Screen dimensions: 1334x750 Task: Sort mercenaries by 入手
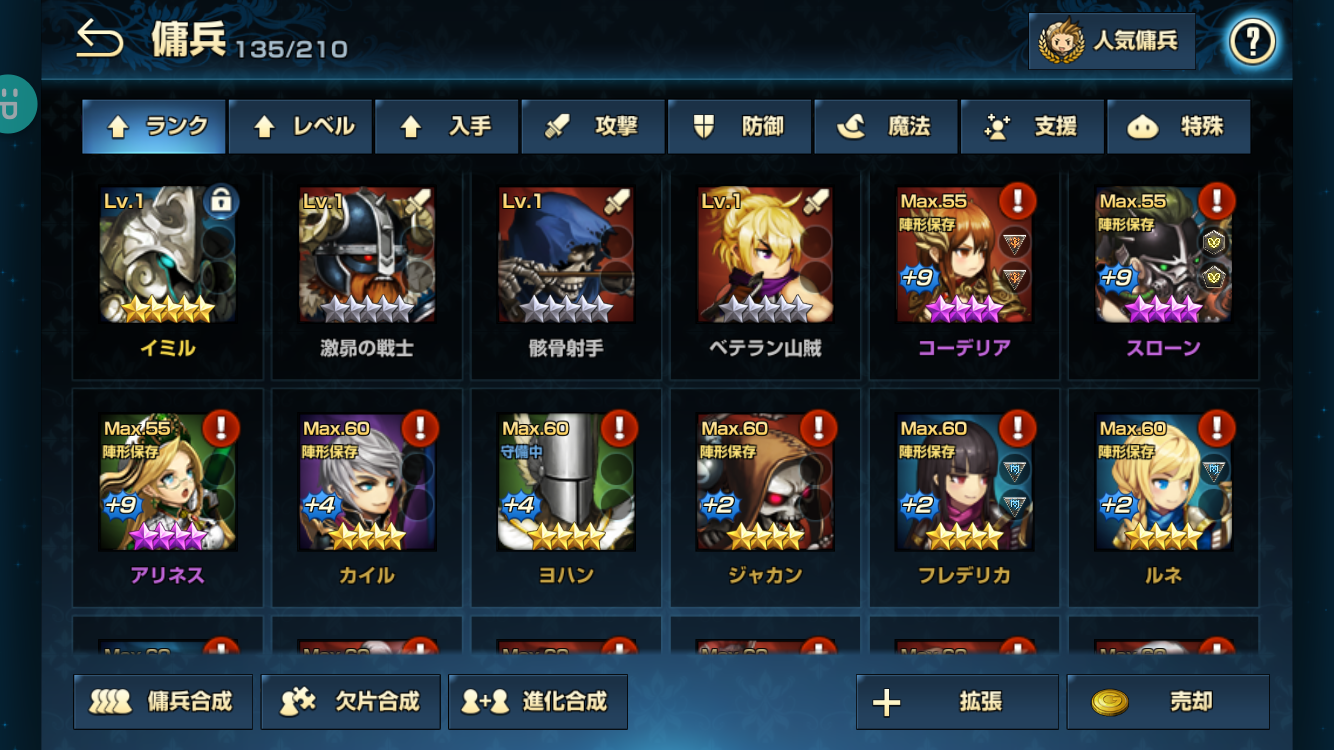click(447, 127)
